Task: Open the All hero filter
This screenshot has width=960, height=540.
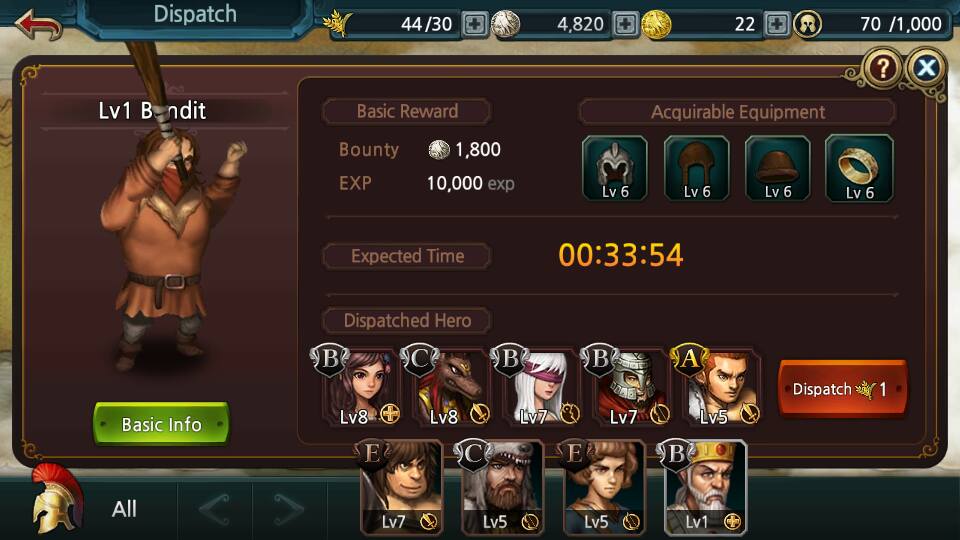Action: tap(124, 509)
